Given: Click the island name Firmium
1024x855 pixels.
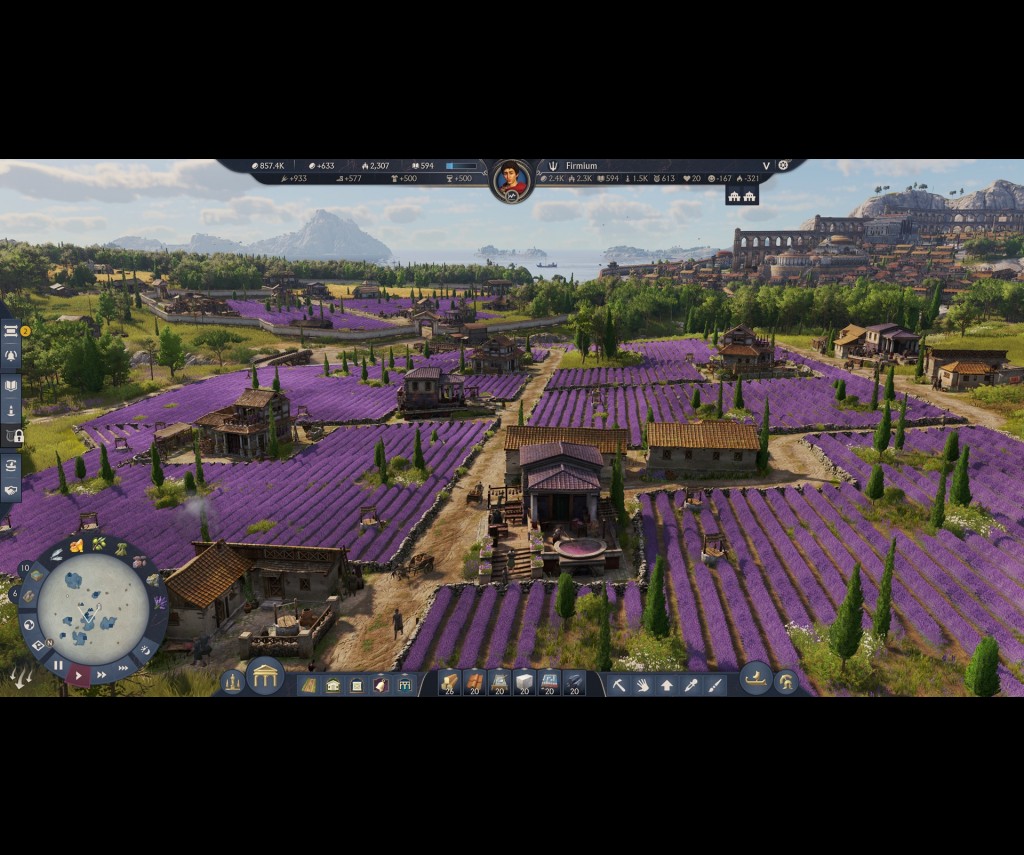Looking at the screenshot, I should click(x=581, y=166).
